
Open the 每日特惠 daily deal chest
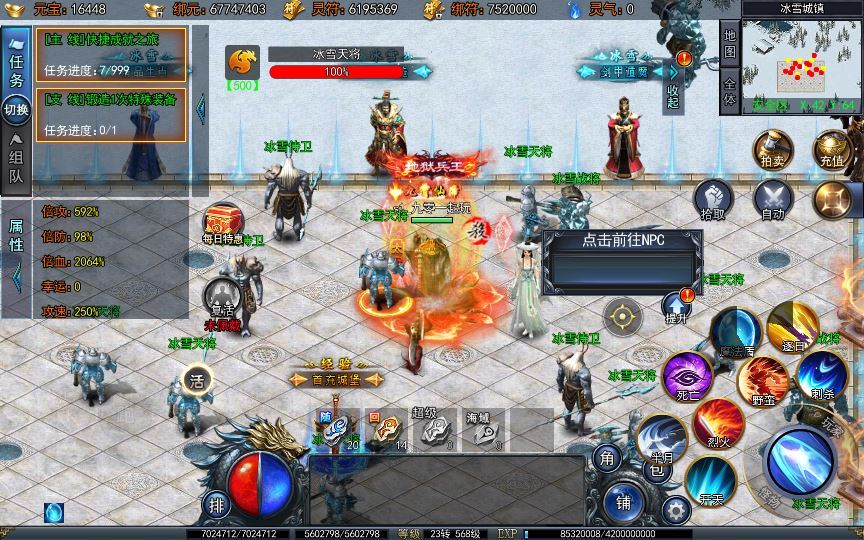pyautogui.click(x=222, y=222)
